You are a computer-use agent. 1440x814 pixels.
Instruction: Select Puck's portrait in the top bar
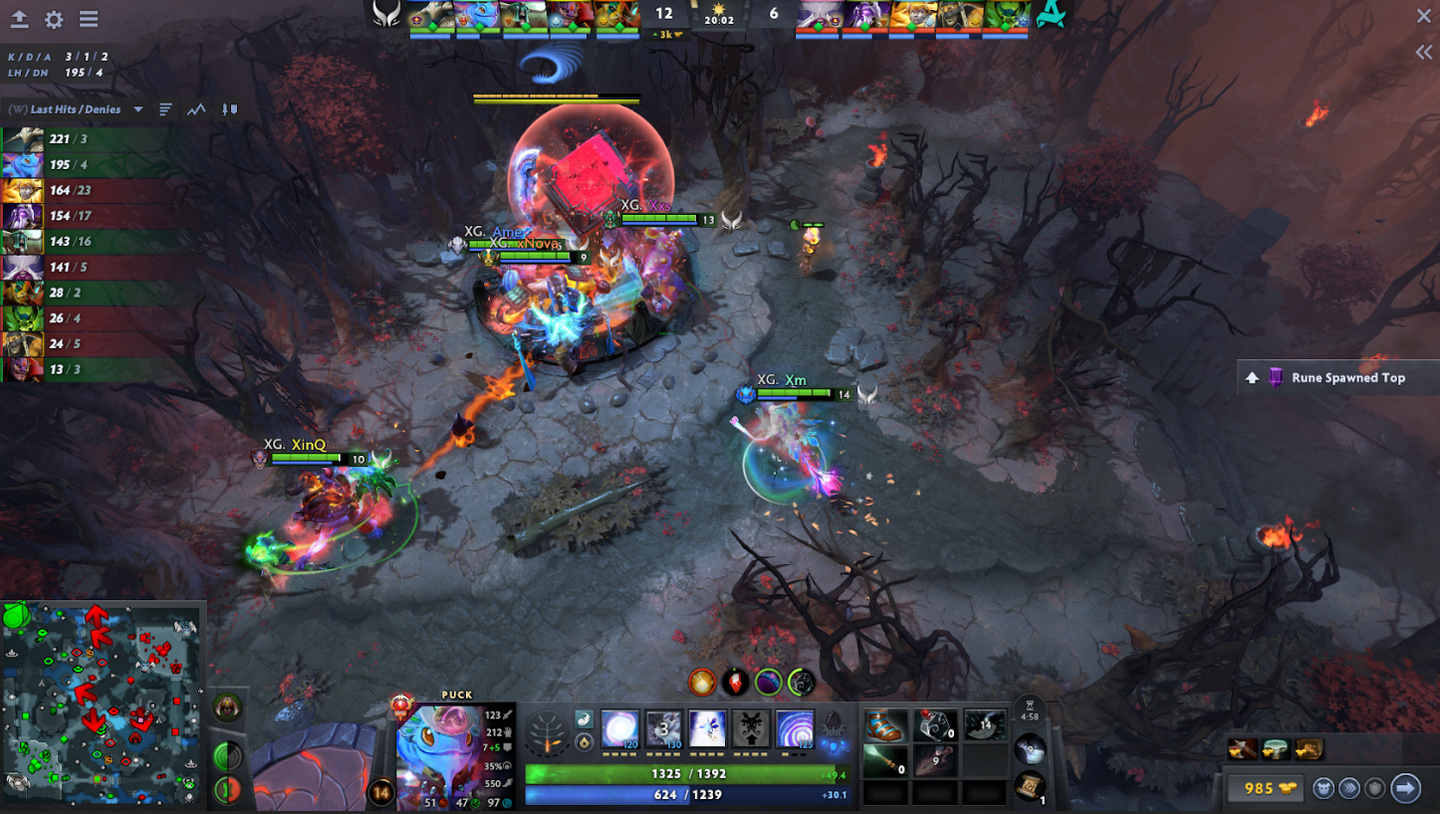pos(477,15)
